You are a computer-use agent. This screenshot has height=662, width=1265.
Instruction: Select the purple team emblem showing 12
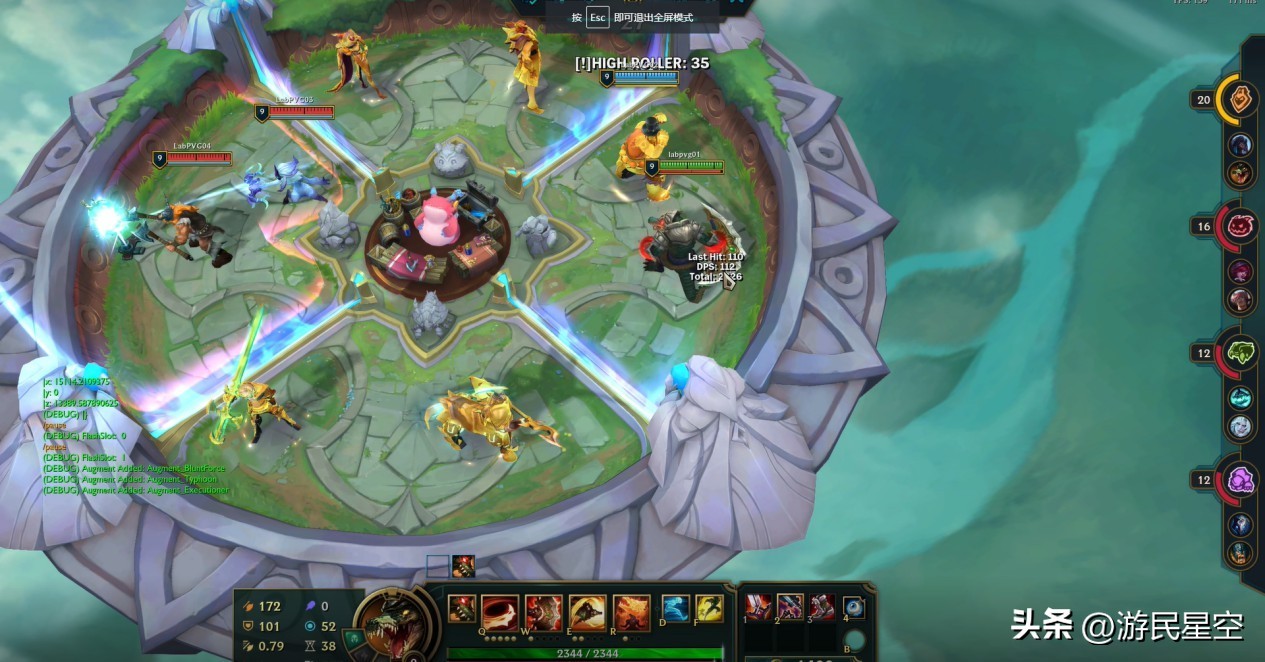[x=1240, y=480]
